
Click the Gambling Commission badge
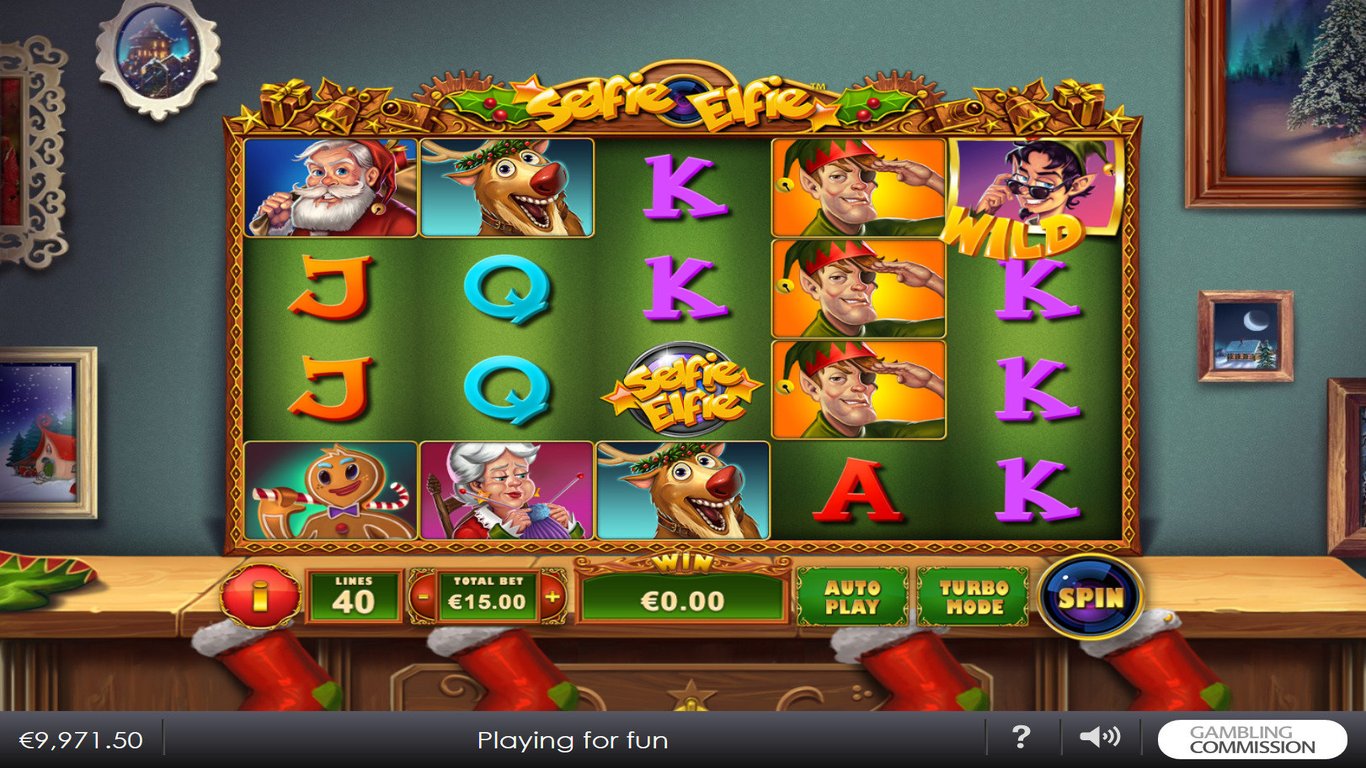tap(1252, 739)
